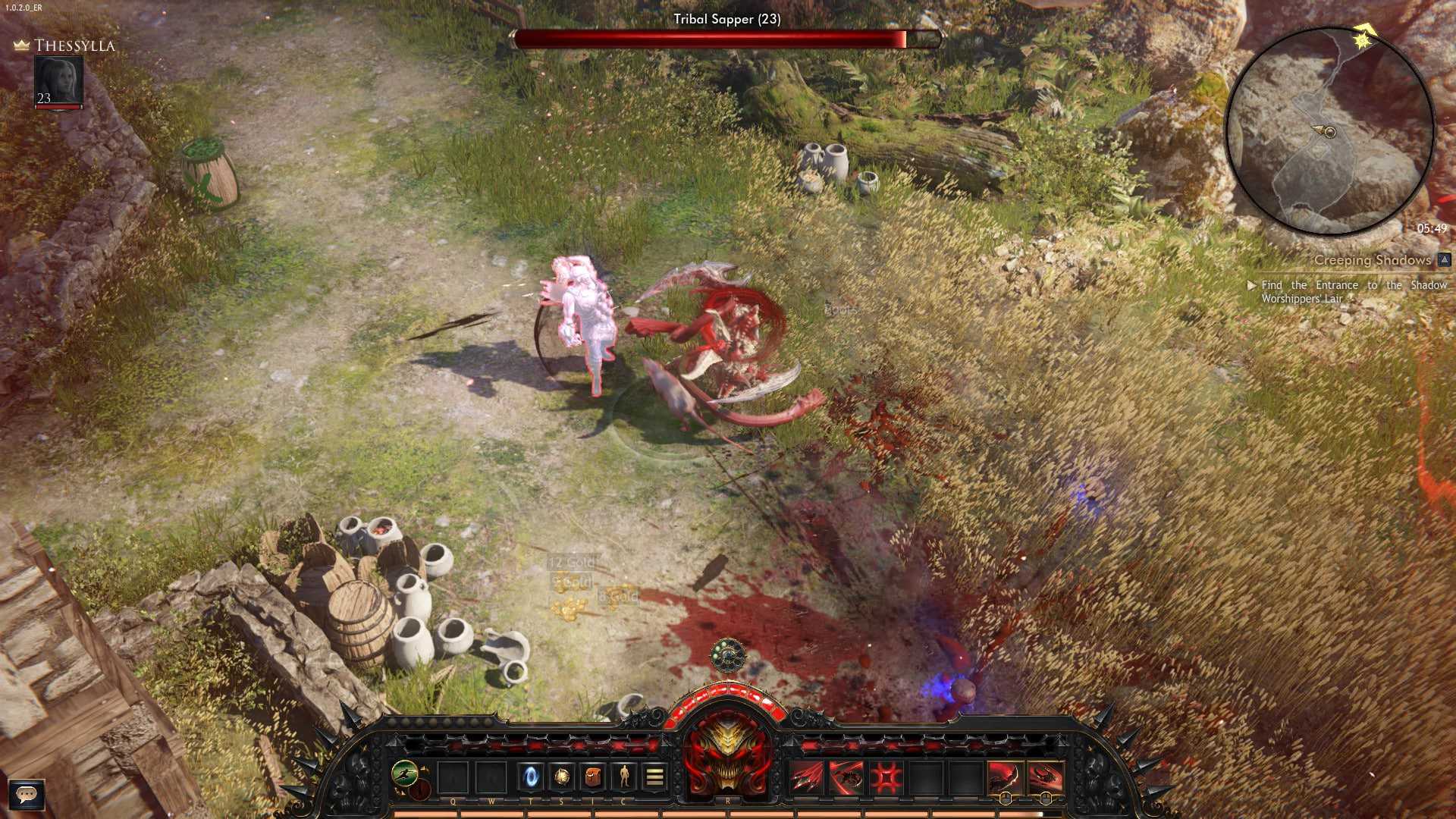The width and height of the screenshot is (1456, 819).
Task: Open the three-bar game menu icon
Action: [x=655, y=777]
